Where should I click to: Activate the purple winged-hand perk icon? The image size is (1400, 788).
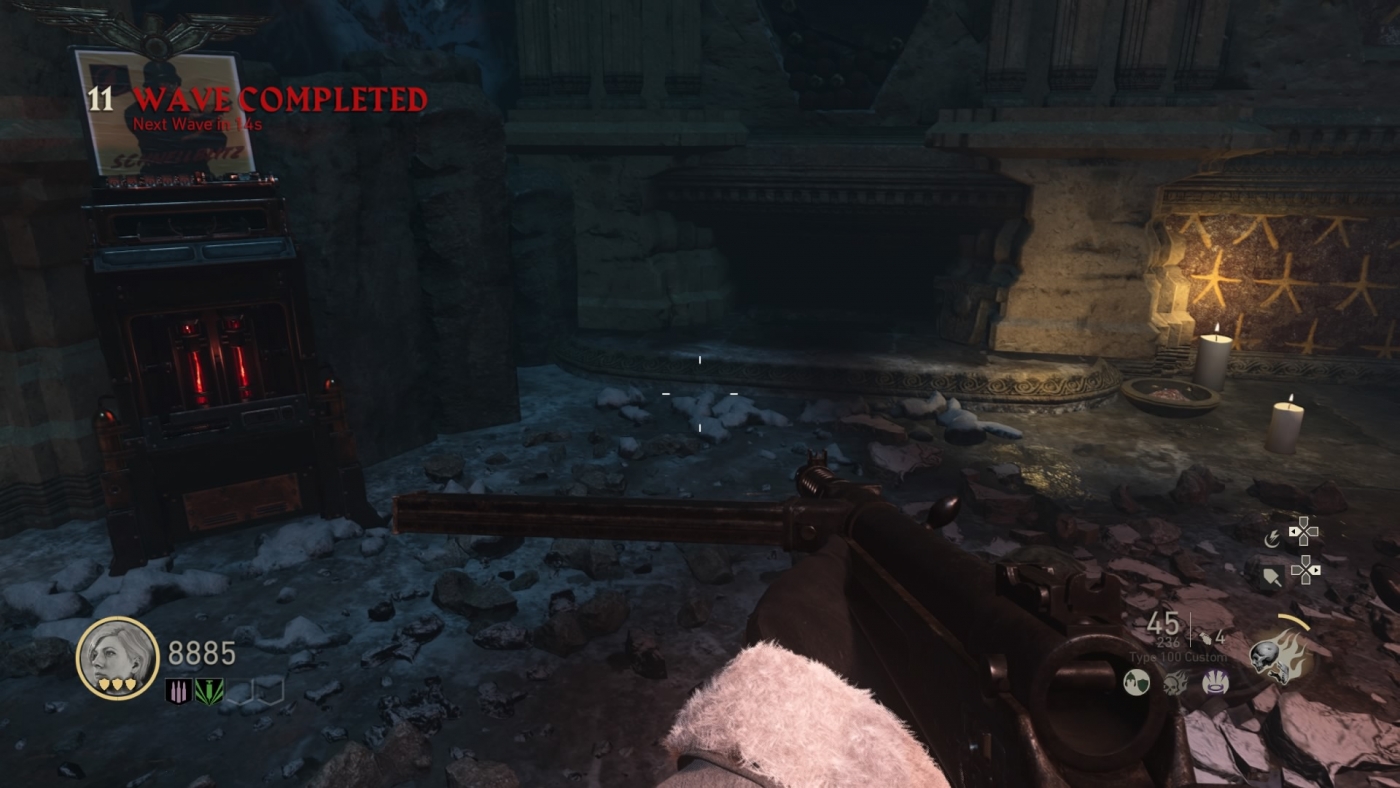pyautogui.click(x=1214, y=684)
